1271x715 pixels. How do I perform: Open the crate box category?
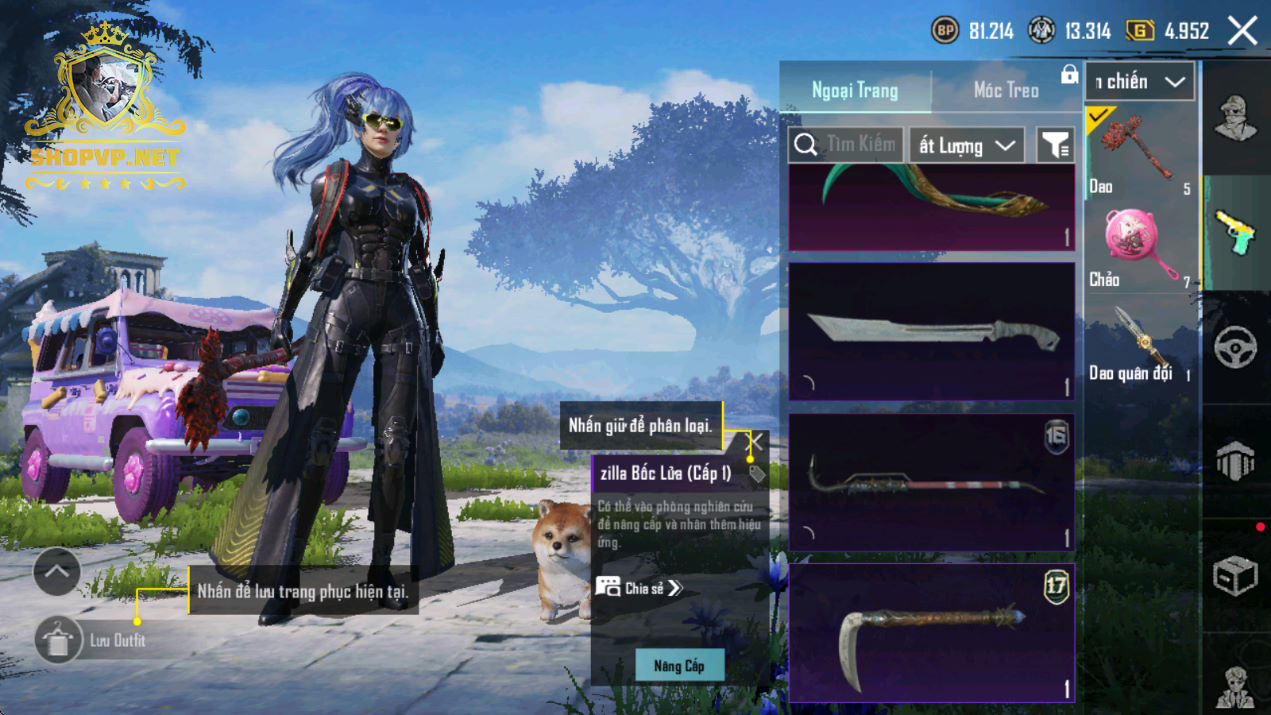[x=1236, y=576]
